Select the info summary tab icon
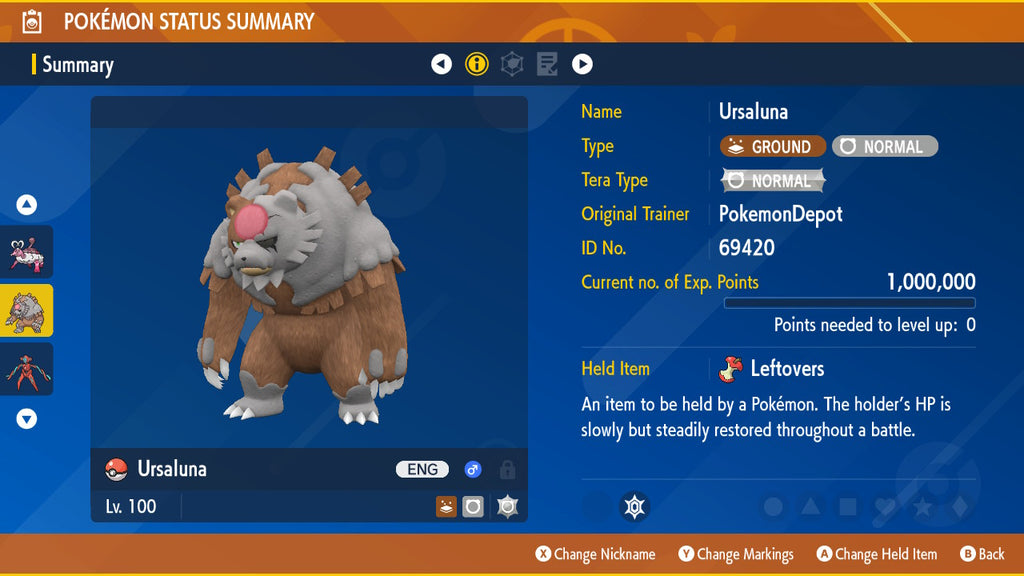This screenshot has height=576, width=1024. (477, 65)
